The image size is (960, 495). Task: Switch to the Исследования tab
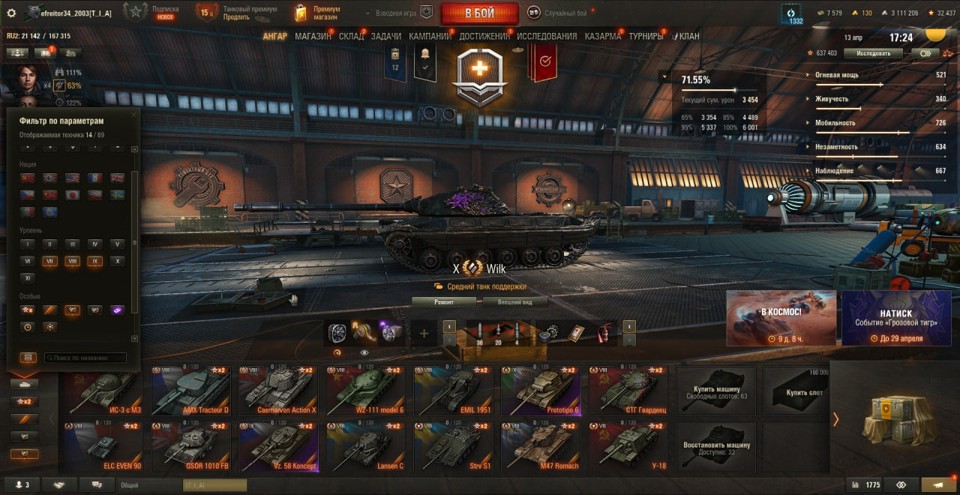[x=547, y=36]
